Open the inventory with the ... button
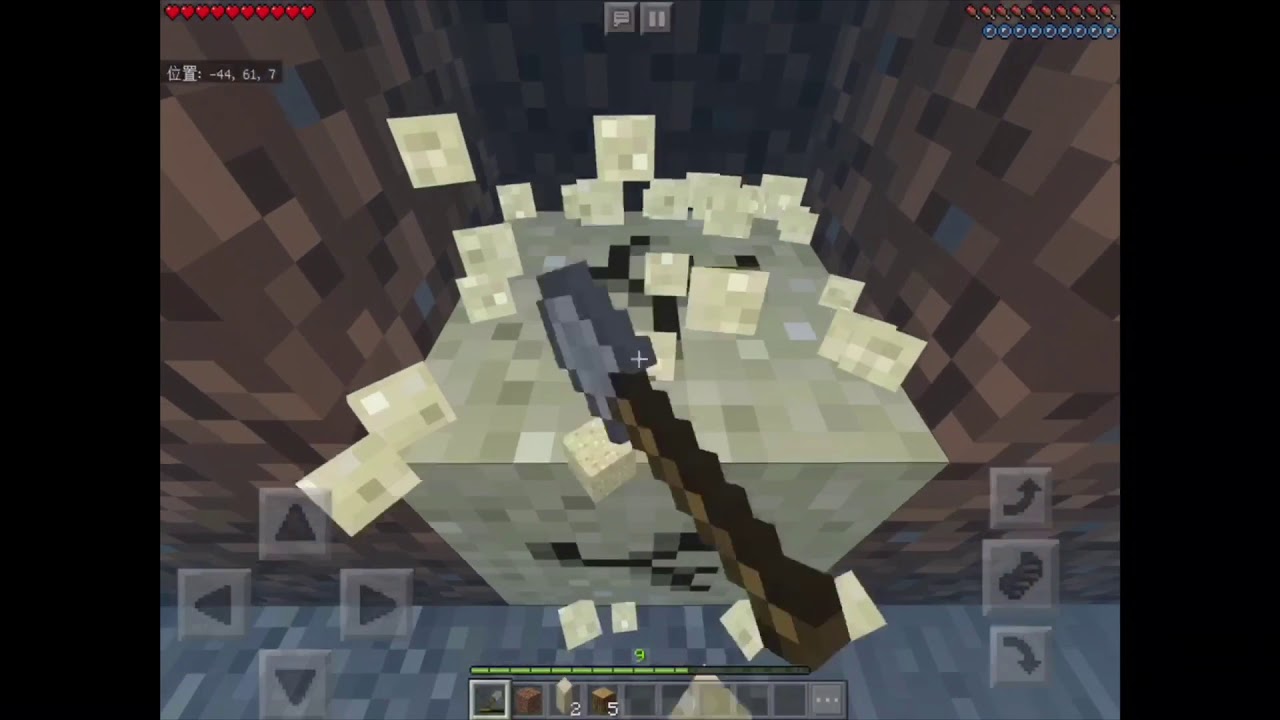 [827, 700]
